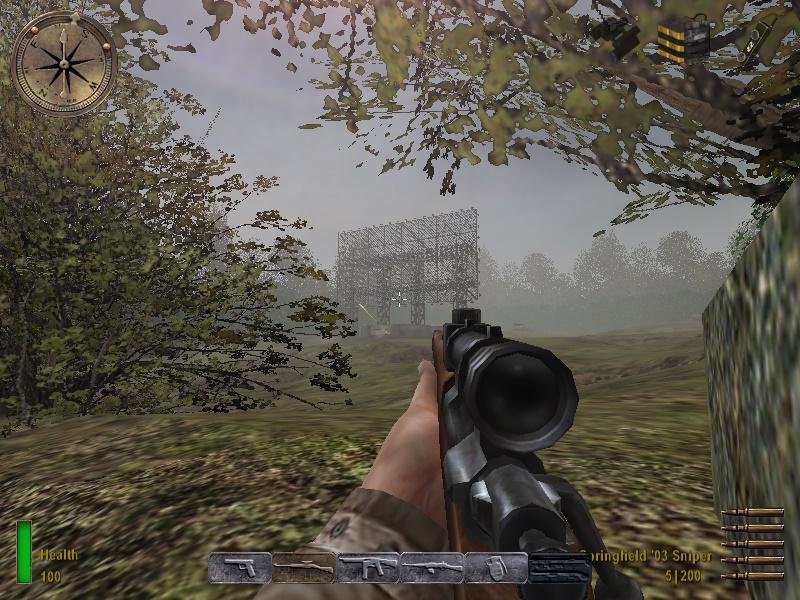Select the pistol weapon slot
Screen dimensions: 800x600
240,567
